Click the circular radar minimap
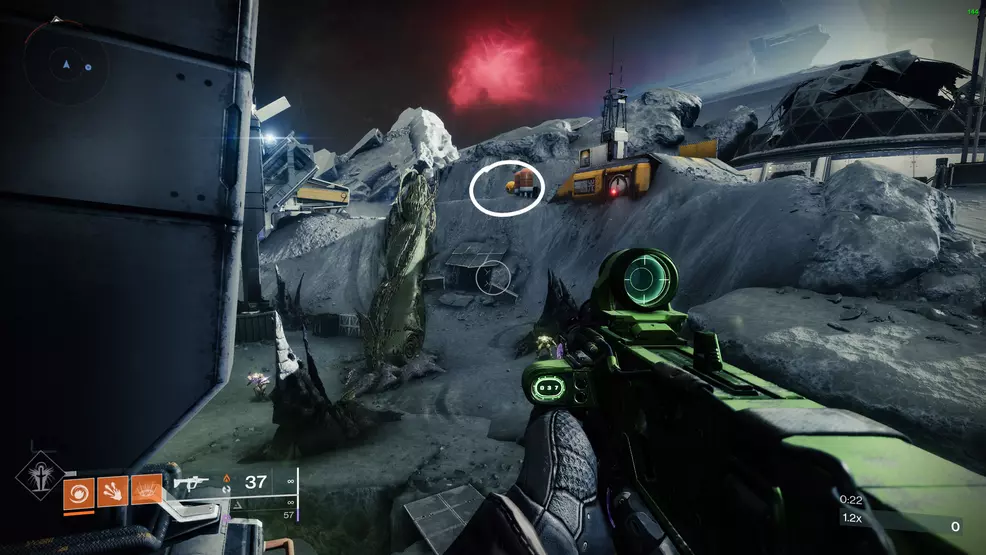Screen dimensions: 986x555 click(66, 64)
